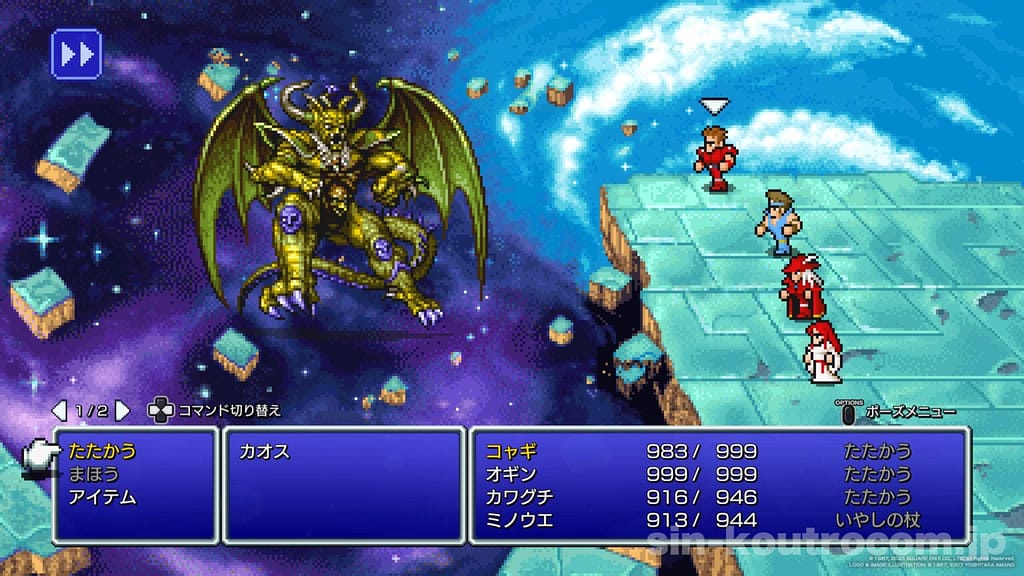This screenshot has width=1024, height=576.
Task: Go to the previous command page arrow
Action: coord(59,410)
